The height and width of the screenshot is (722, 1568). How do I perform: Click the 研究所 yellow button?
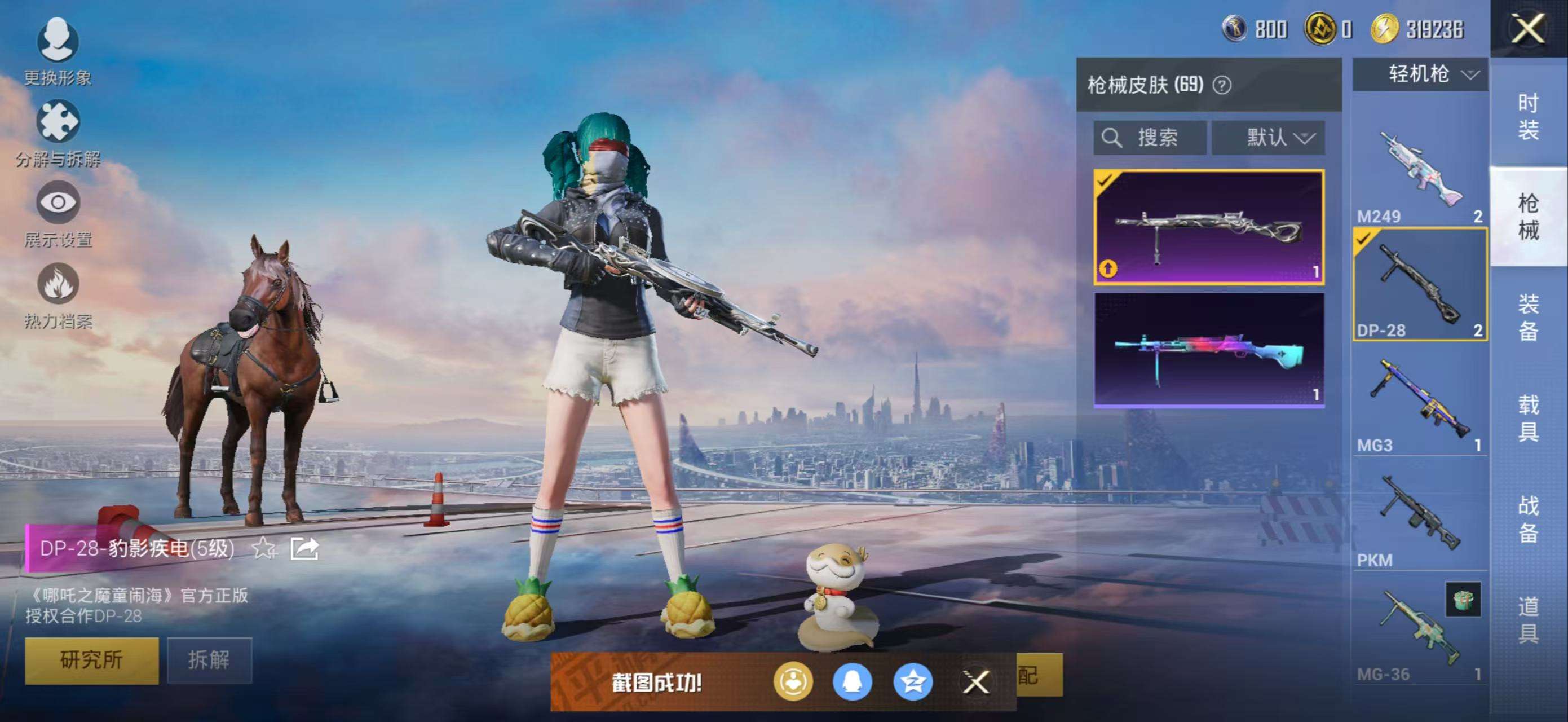click(x=91, y=660)
